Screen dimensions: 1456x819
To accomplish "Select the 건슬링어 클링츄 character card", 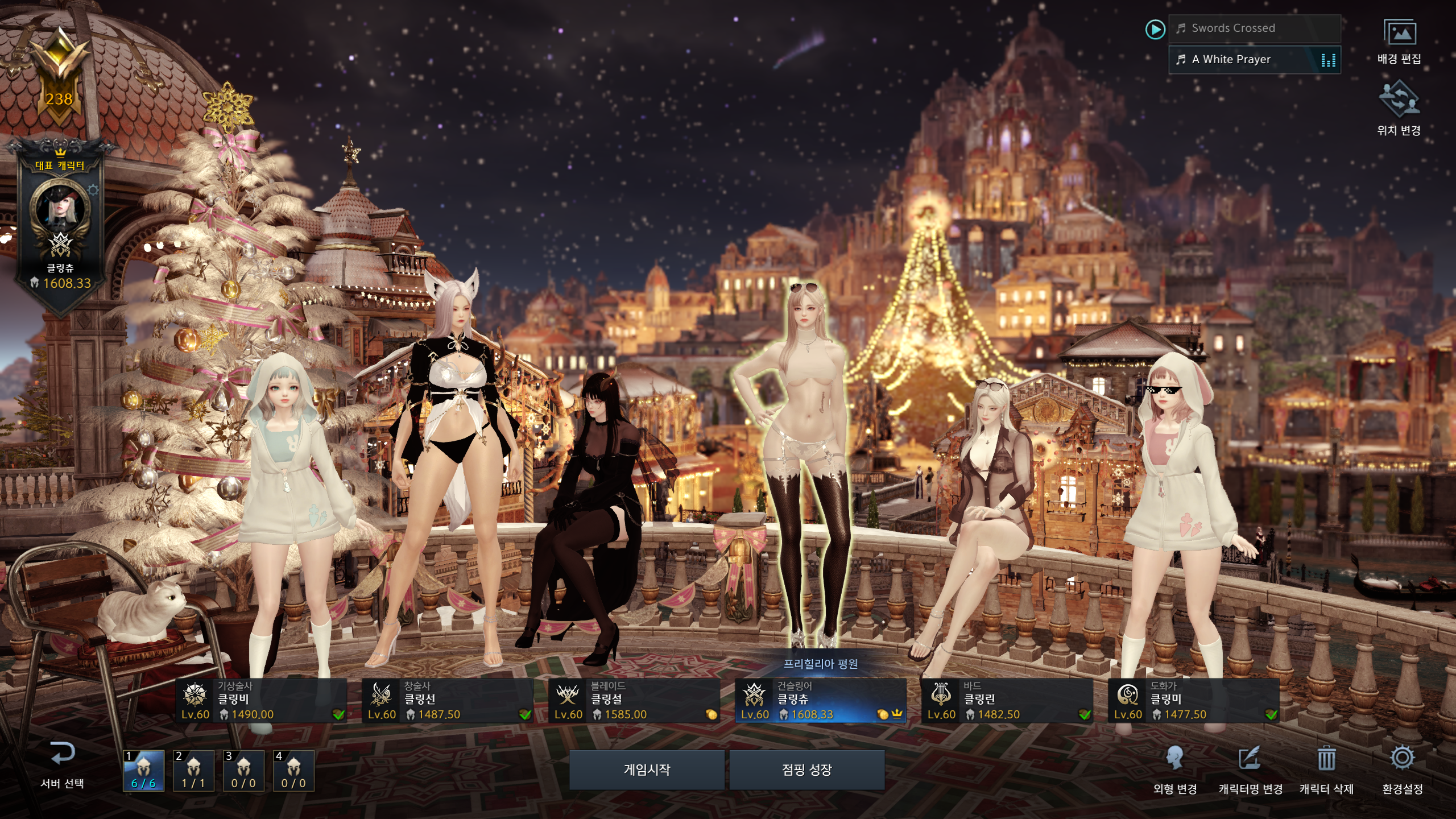I will click(821, 701).
